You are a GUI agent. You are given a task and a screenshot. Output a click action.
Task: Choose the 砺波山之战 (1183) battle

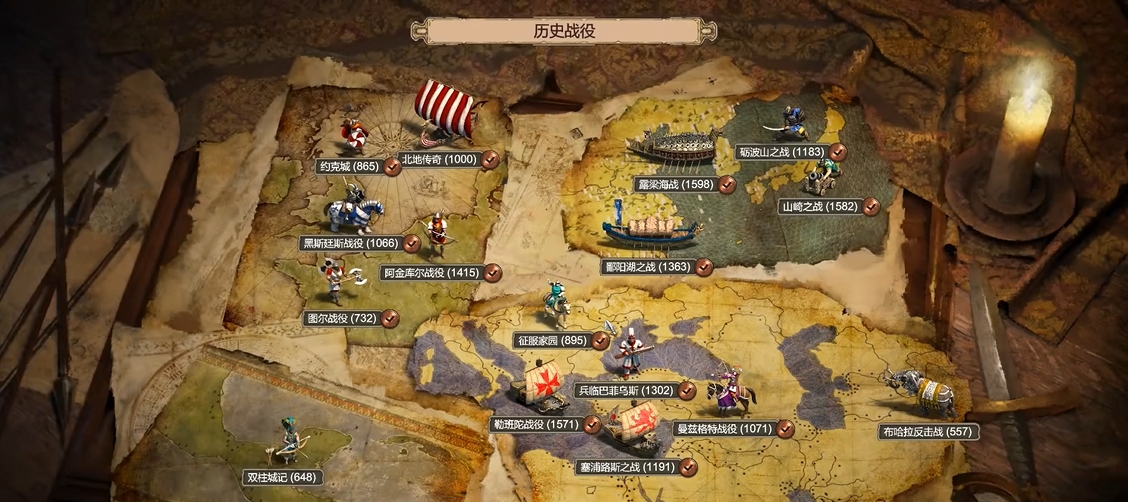(x=781, y=152)
